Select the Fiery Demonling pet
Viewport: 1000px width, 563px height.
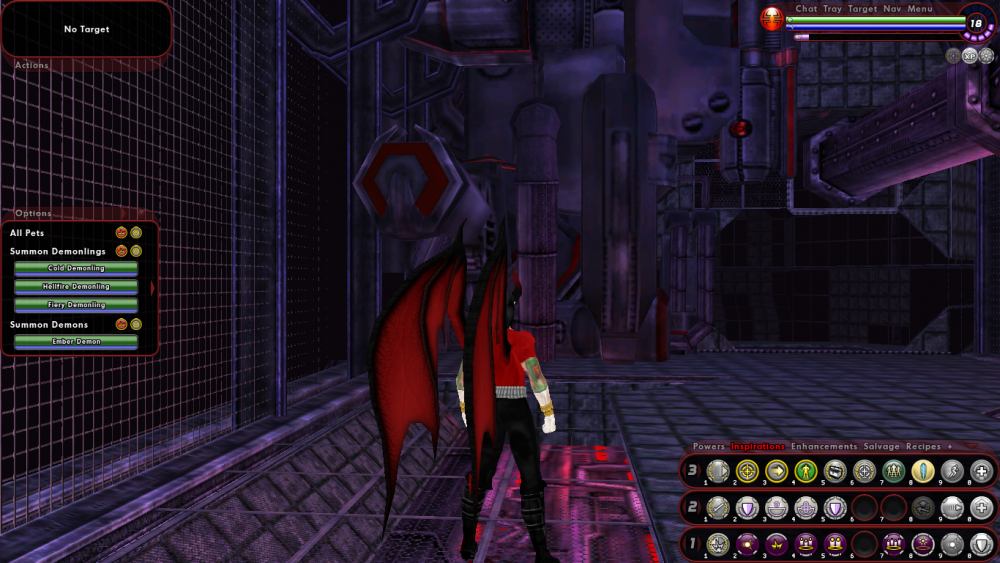[76, 304]
